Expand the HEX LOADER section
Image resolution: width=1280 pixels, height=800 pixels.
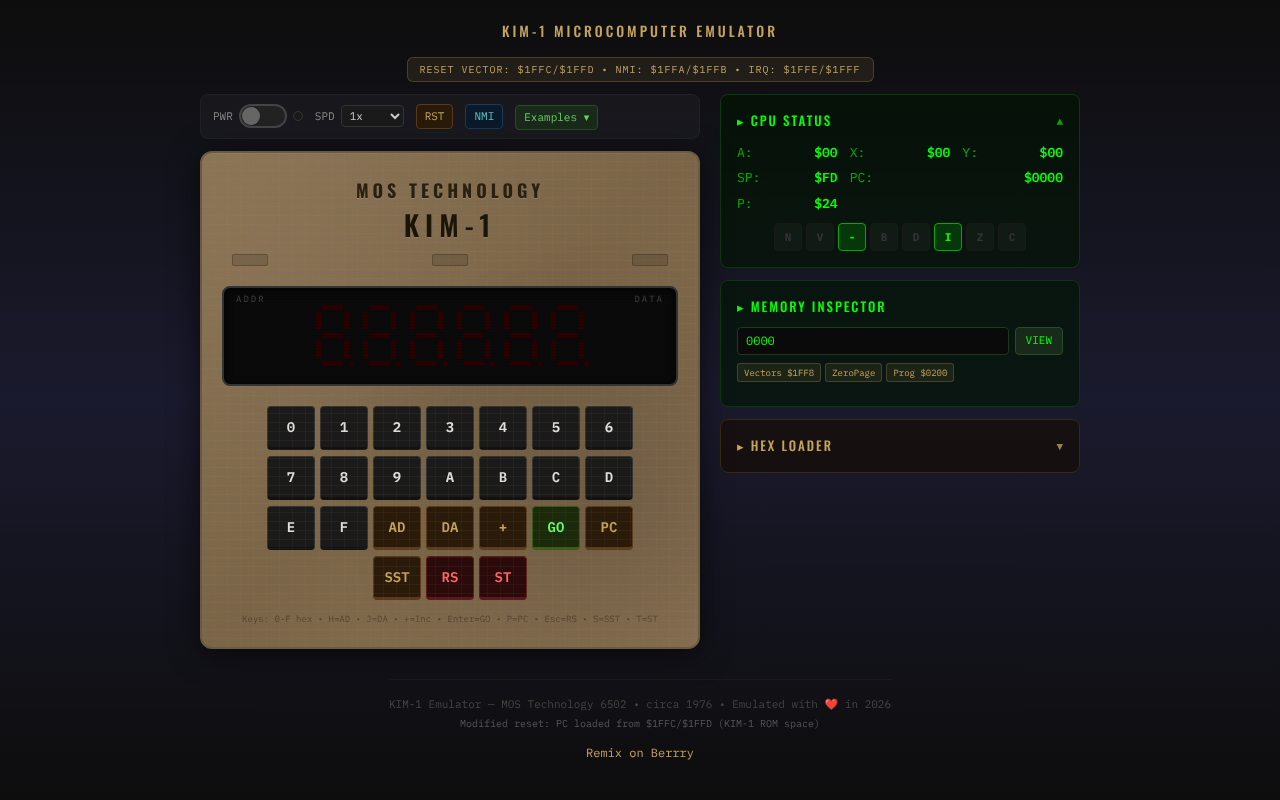point(899,446)
